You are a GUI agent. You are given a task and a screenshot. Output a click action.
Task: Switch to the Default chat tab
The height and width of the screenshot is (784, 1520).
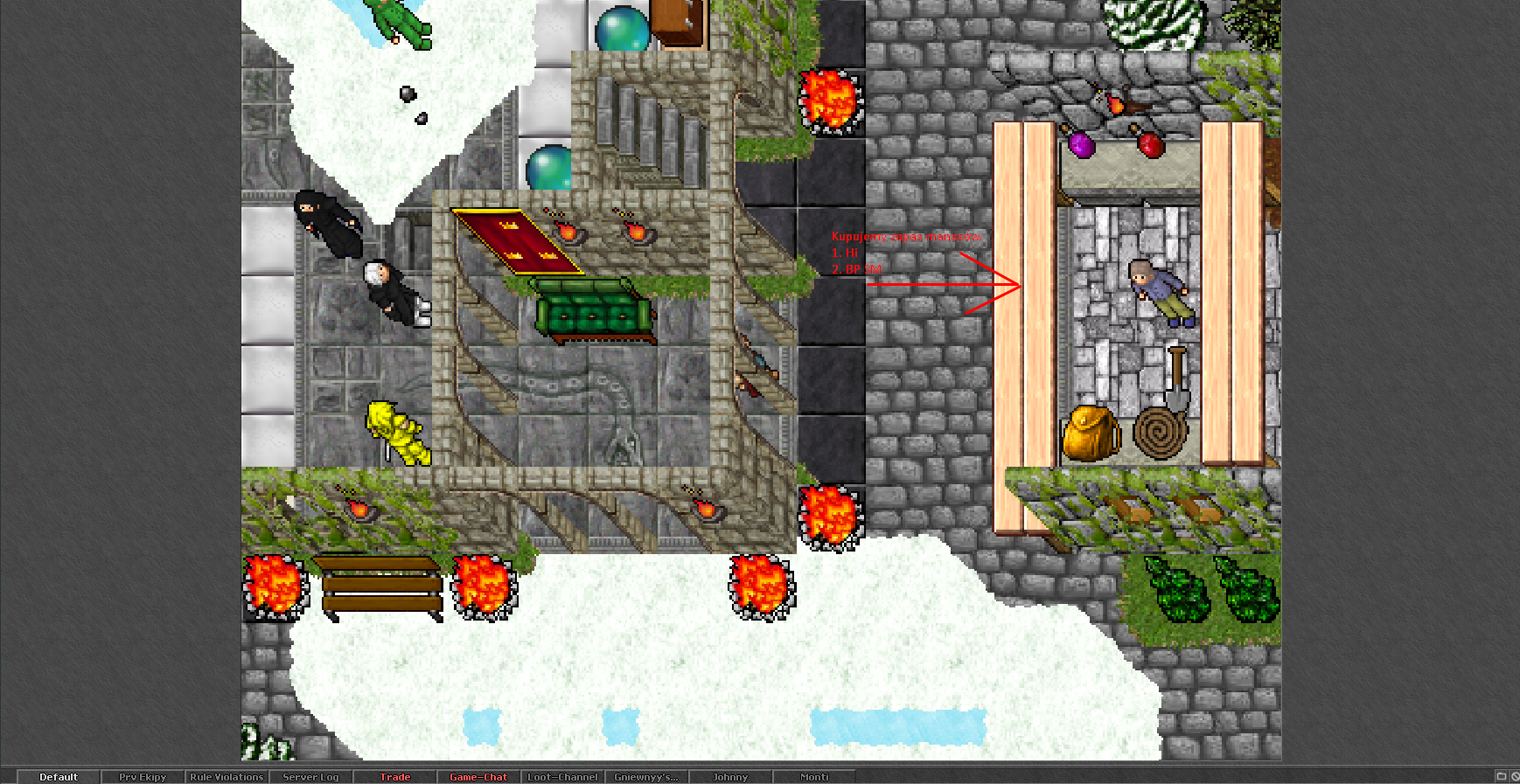pyautogui.click(x=59, y=777)
